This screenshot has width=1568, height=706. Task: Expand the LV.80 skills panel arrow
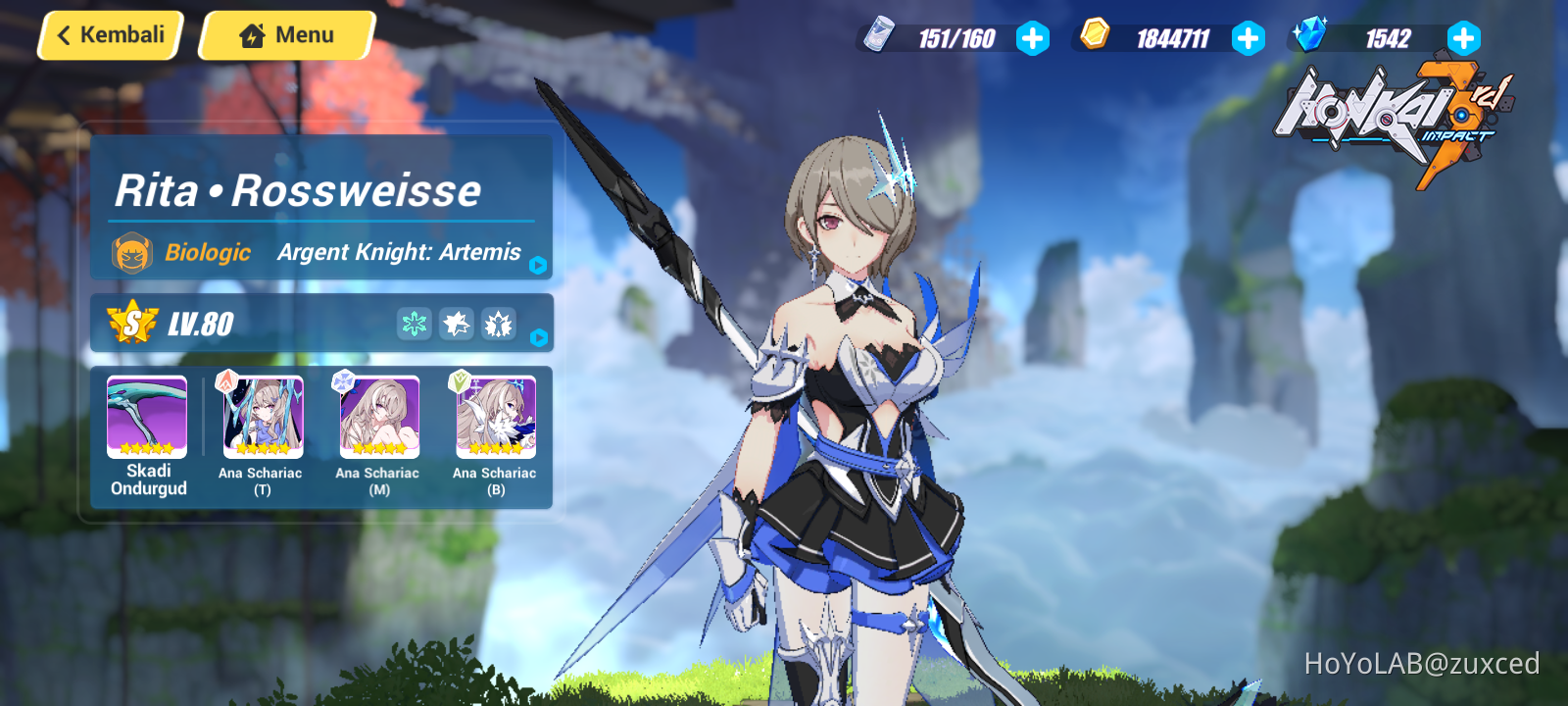537,338
